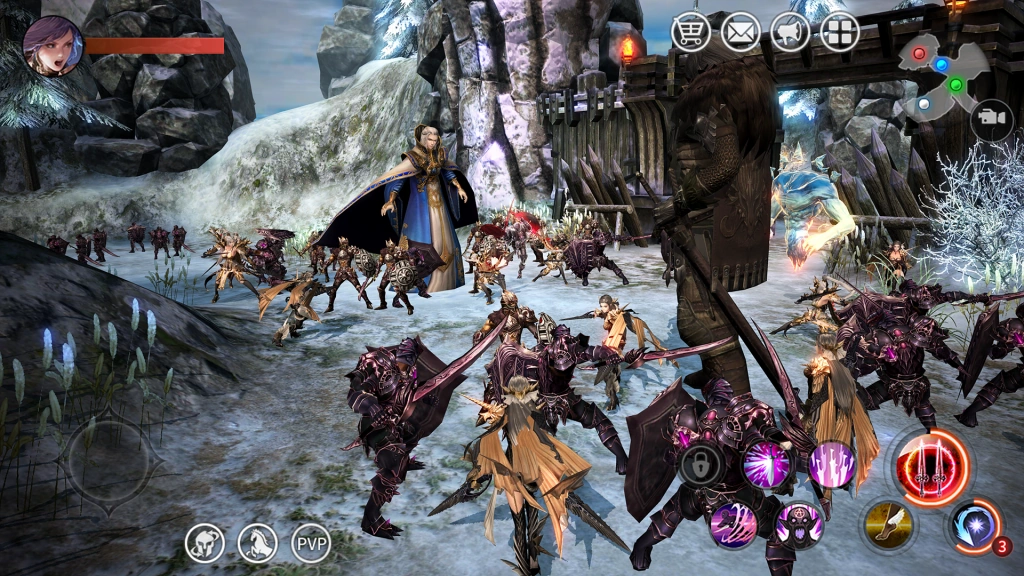Cast the purple sword burst skill
The image size is (1024, 576).
click(x=767, y=464)
